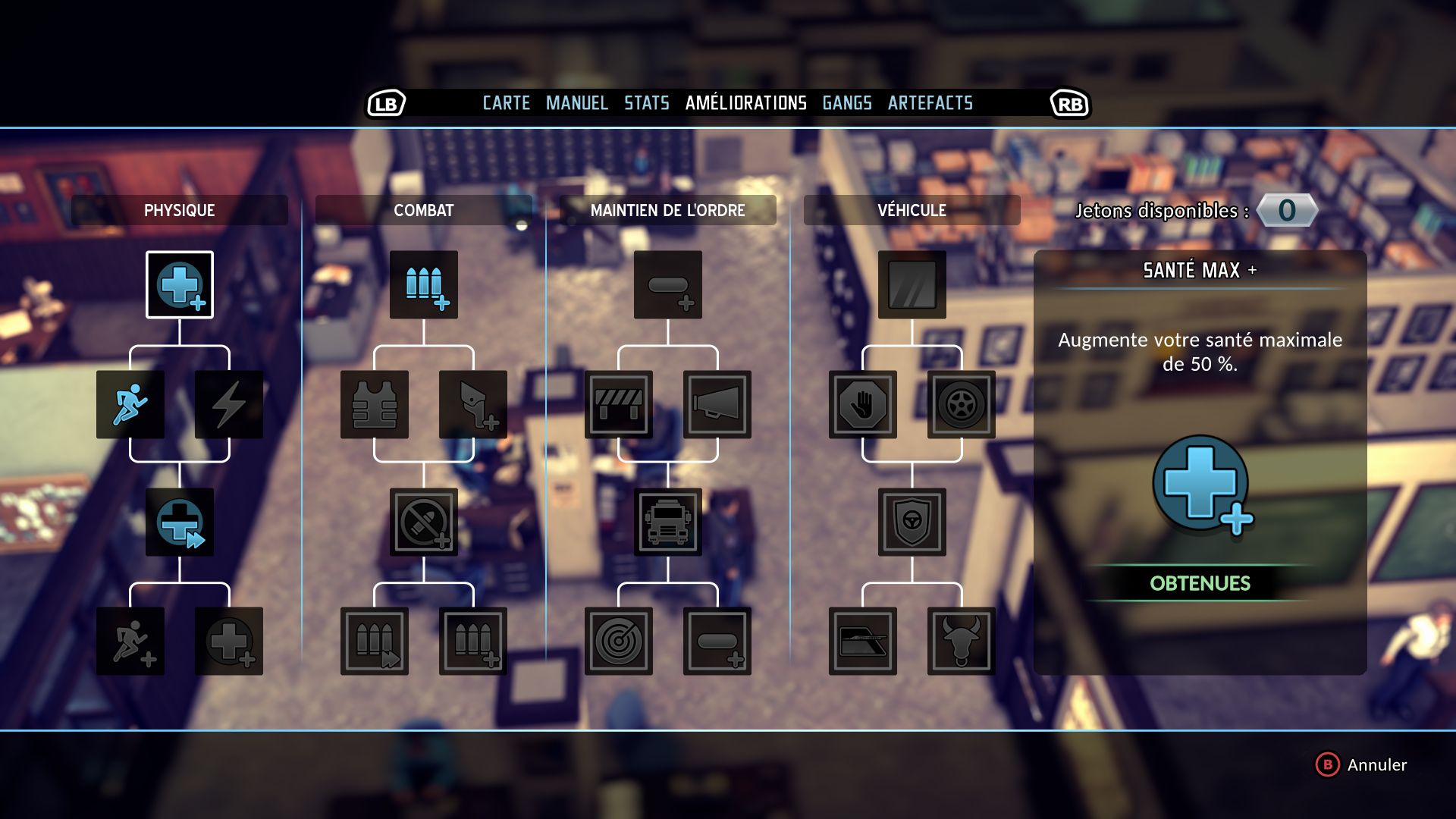Select the stop hand sign upgrade
Viewport: 1456px width, 819px height.
coord(863,404)
